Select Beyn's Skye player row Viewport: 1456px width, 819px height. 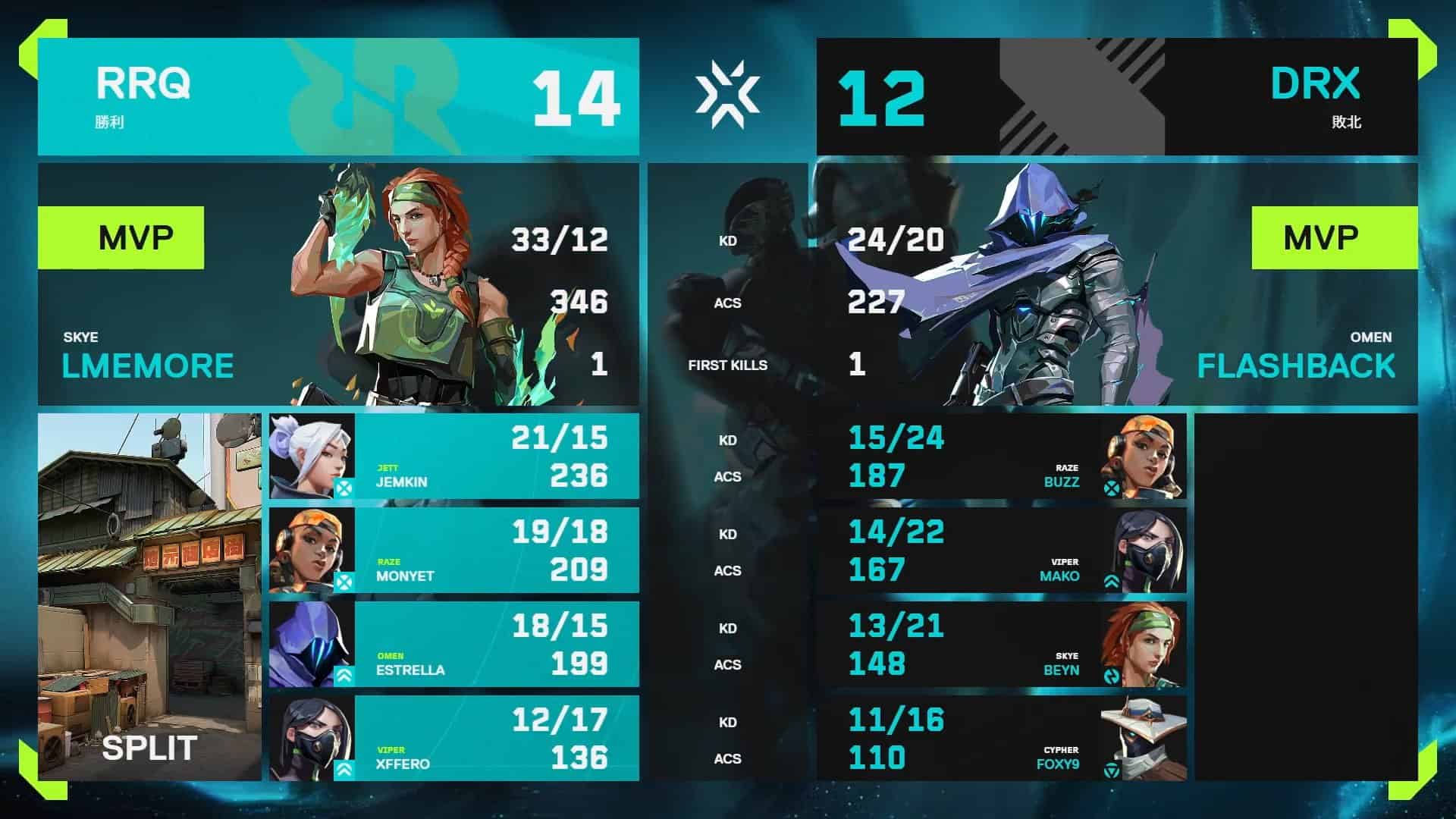click(1001, 645)
